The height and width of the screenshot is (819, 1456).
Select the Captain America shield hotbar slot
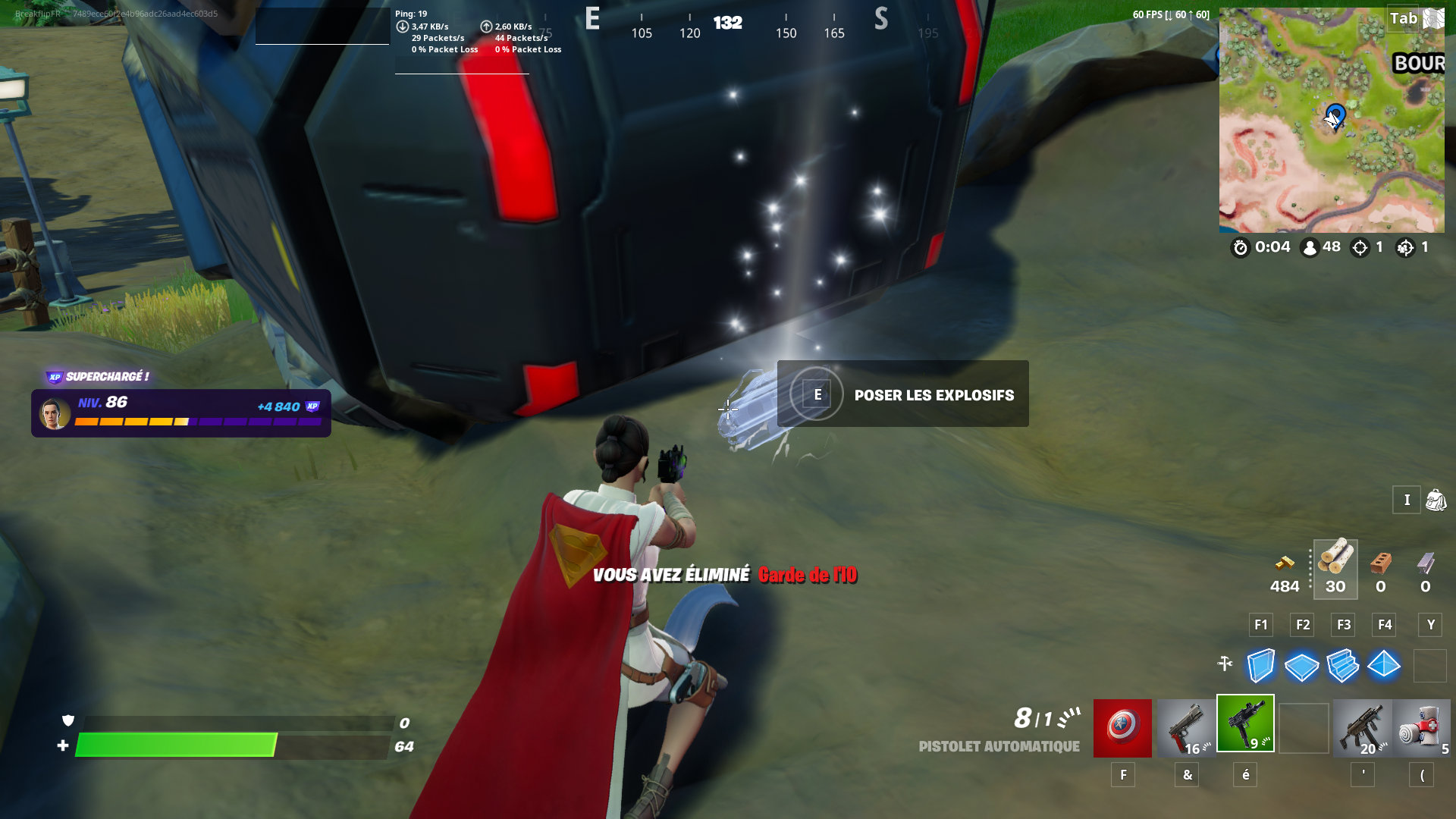click(1122, 726)
